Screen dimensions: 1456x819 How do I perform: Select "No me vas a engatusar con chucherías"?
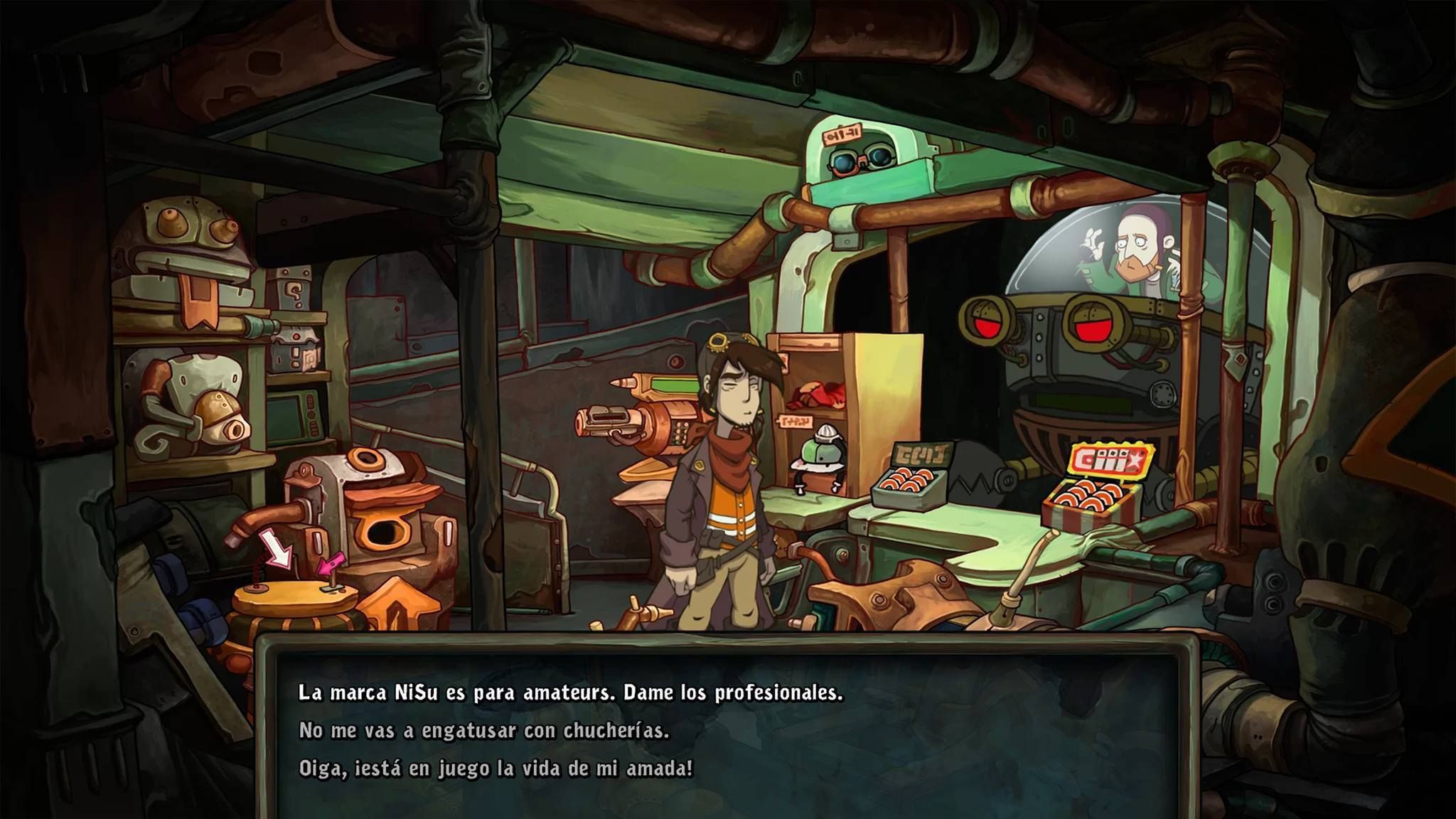point(484,731)
